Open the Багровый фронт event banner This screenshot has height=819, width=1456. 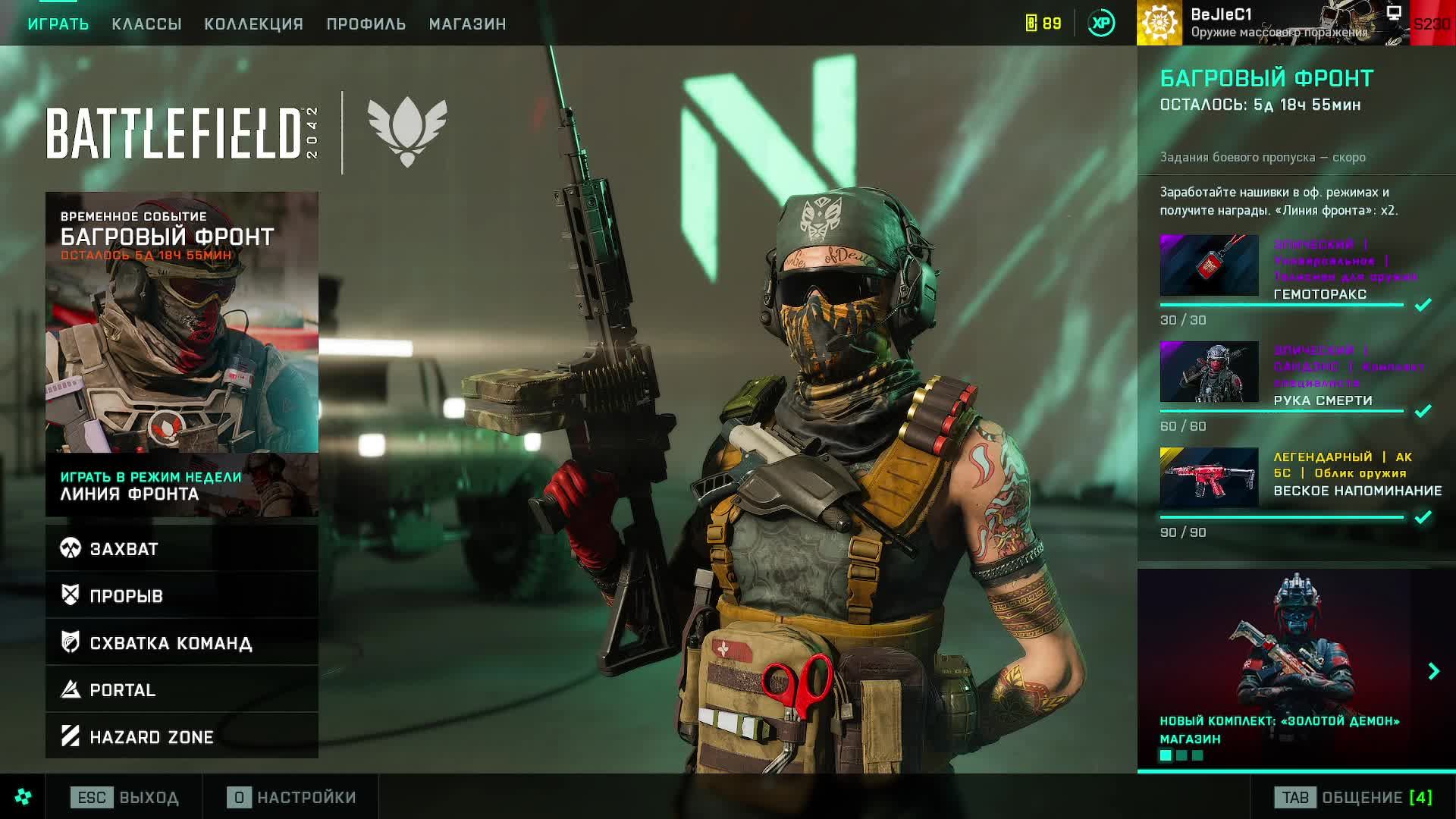[x=182, y=322]
